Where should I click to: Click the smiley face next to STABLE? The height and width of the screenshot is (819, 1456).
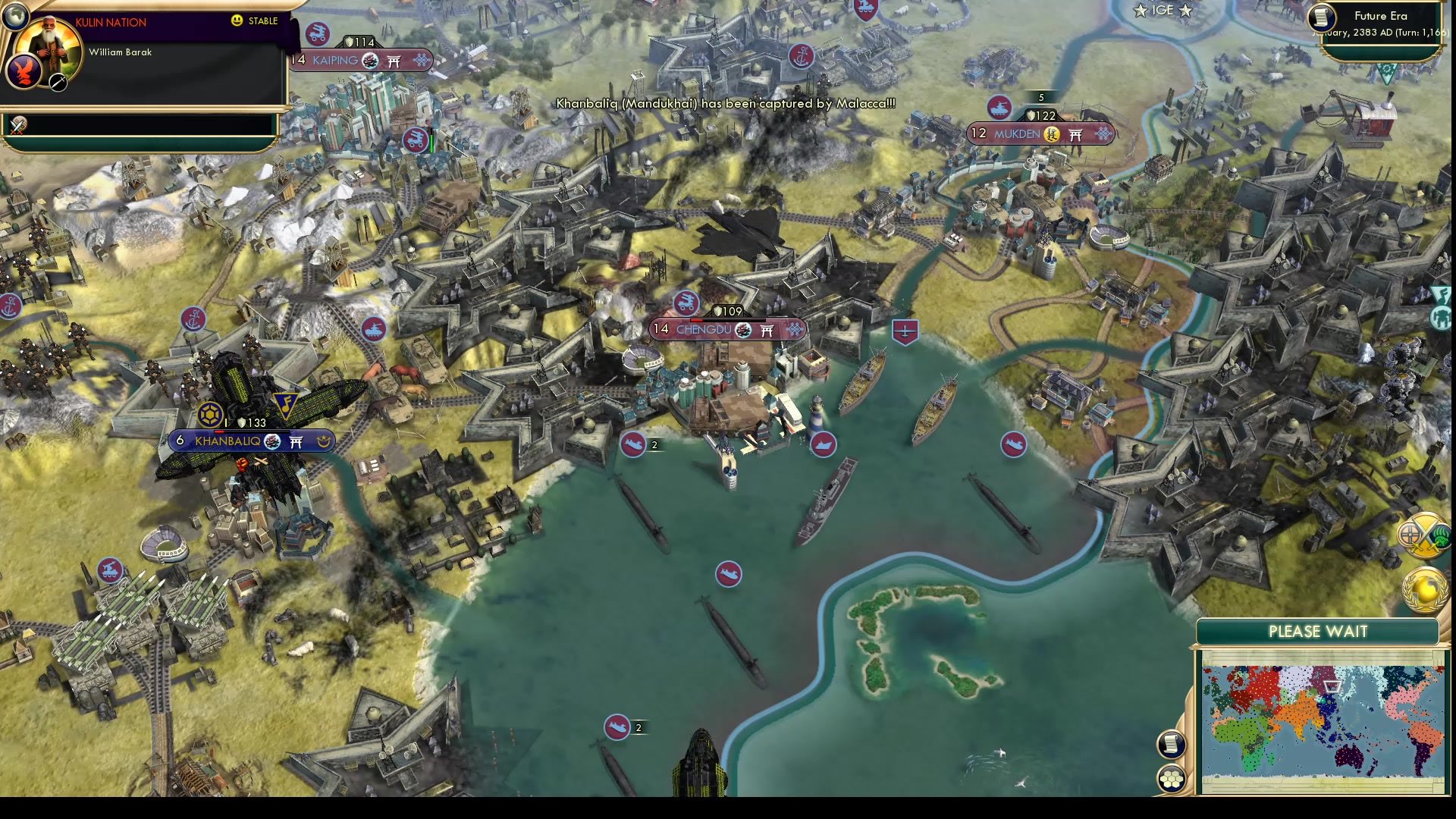237,21
